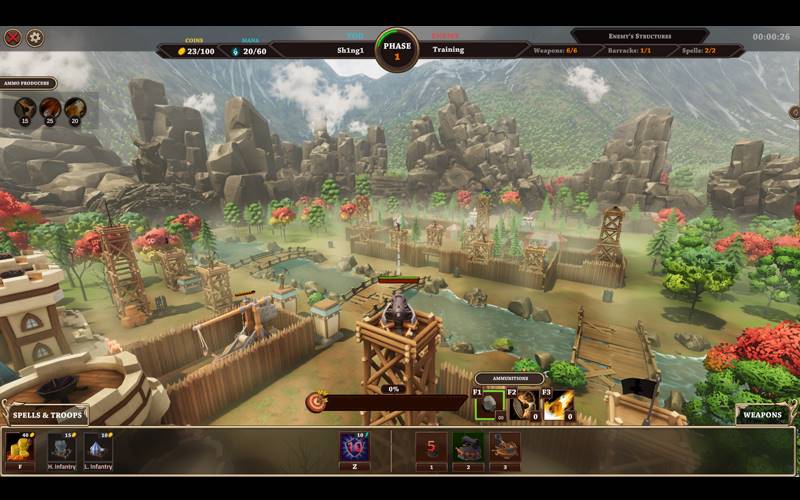Screen dimensions: 800x500
Task: Open the Spells & Troops panel
Action: pos(48,414)
